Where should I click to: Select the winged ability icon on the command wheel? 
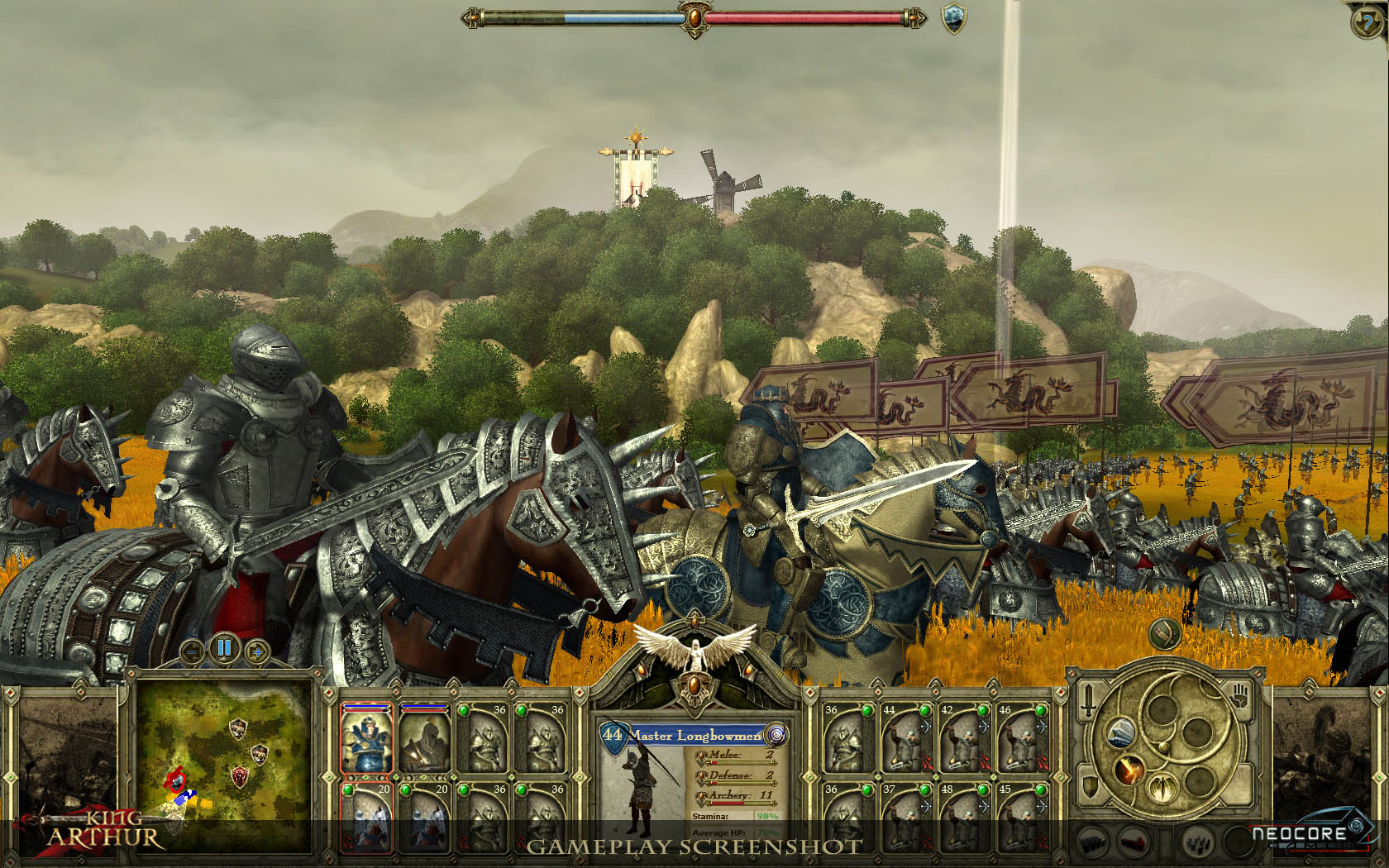coord(1162,787)
